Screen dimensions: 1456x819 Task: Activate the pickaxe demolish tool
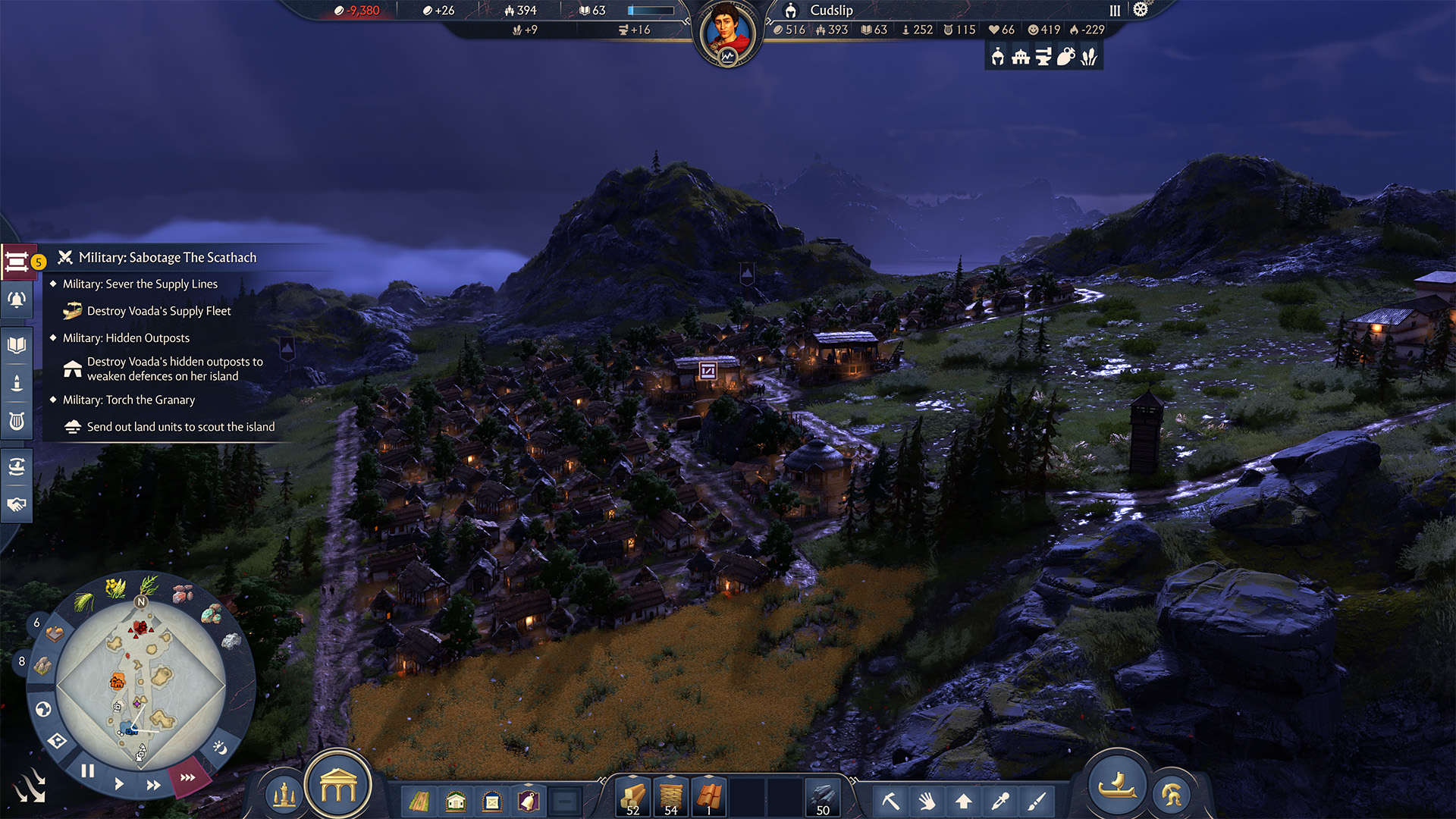click(890, 801)
